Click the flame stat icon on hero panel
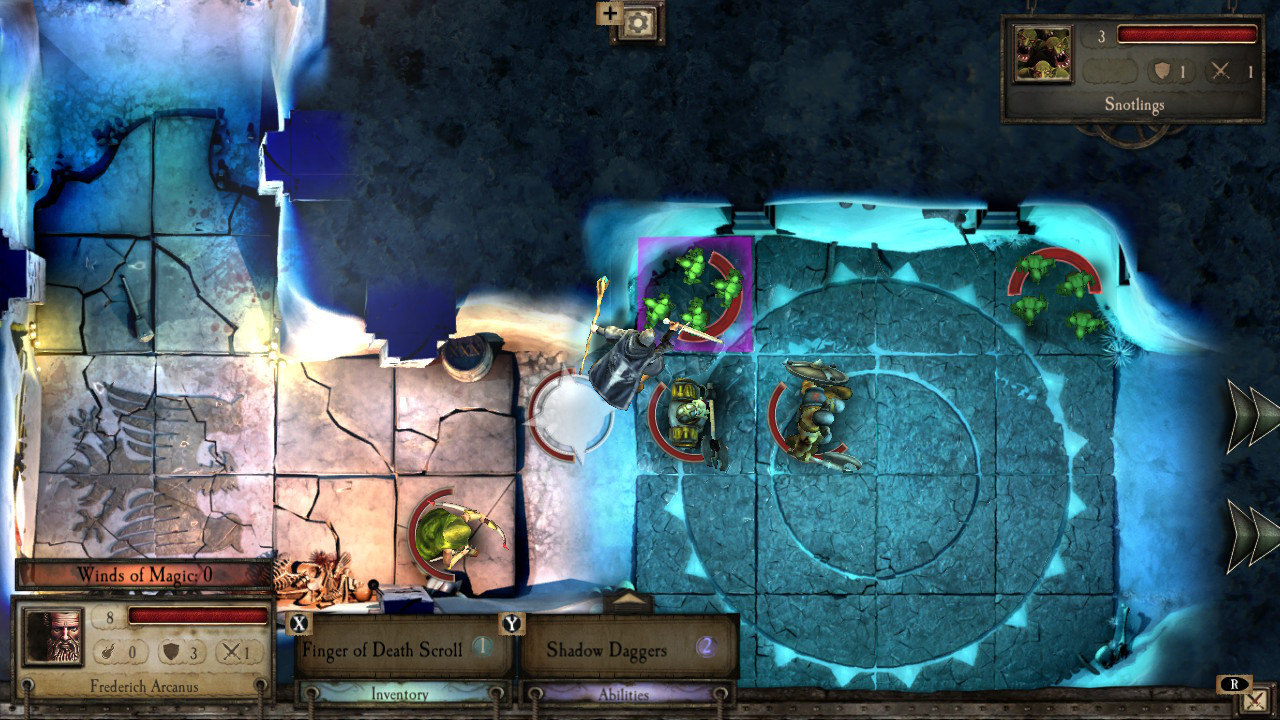 [x=108, y=653]
